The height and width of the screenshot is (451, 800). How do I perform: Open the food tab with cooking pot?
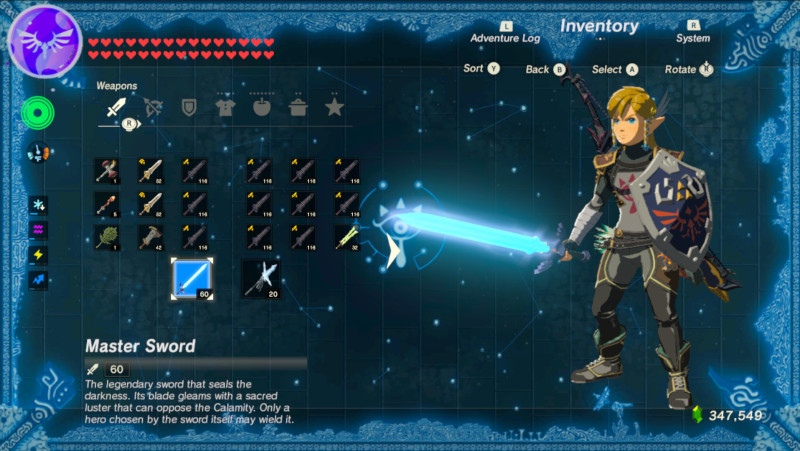tap(298, 107)
